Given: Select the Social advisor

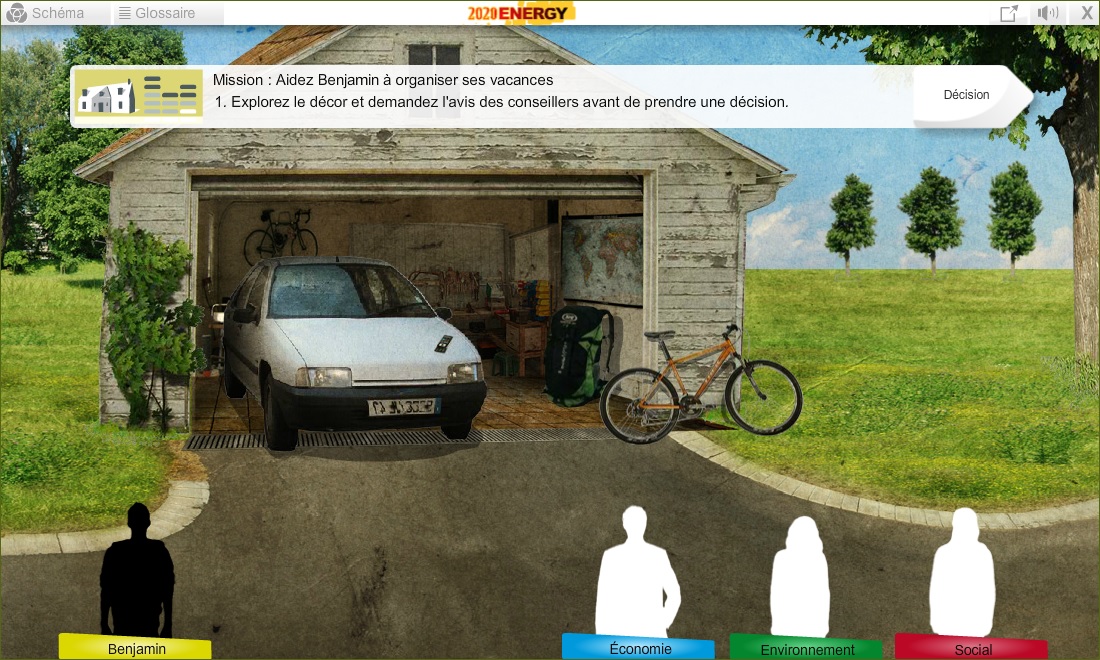Looking at the screenshot, I should [x=972, y=649].
